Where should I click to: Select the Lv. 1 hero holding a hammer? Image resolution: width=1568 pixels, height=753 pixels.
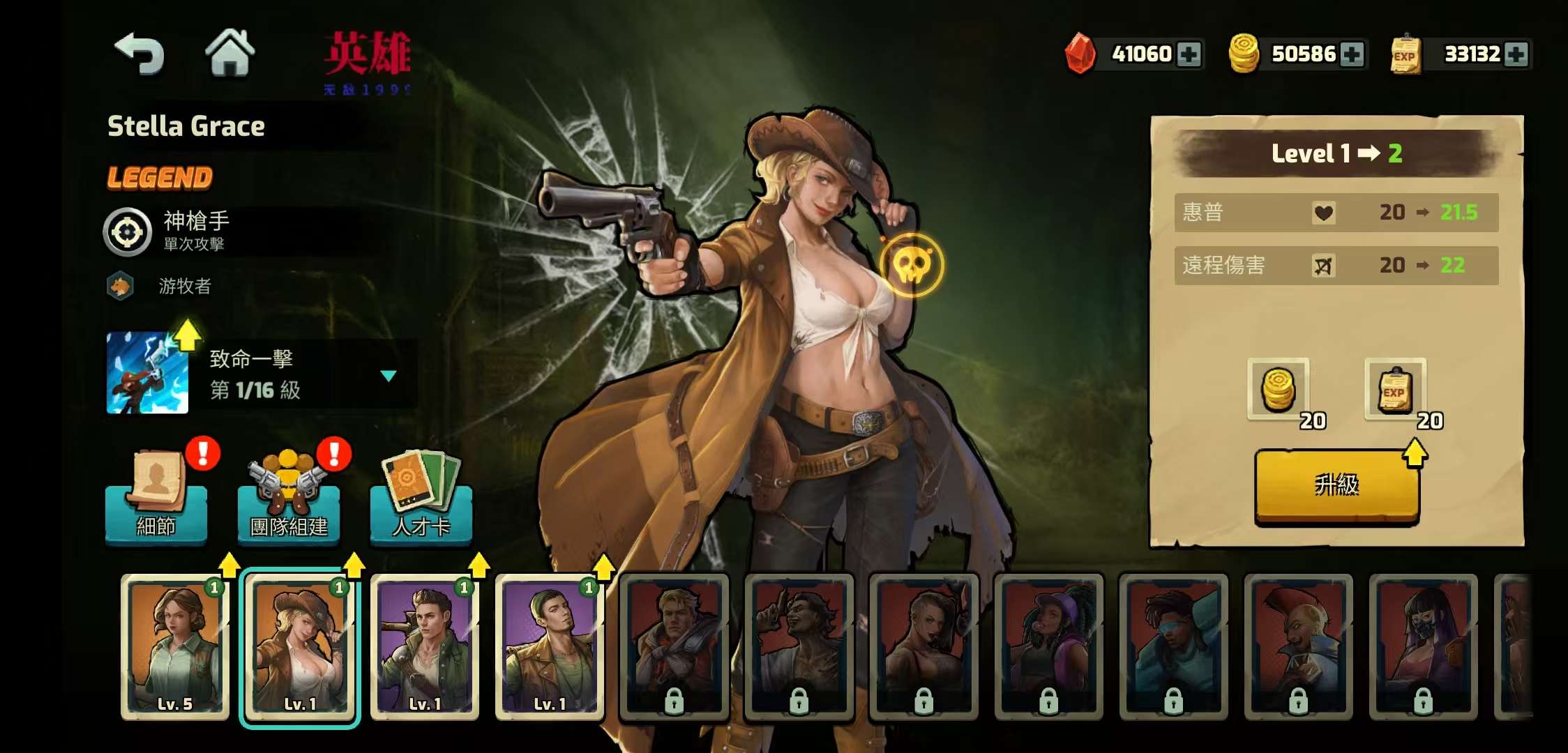[425, 646]
